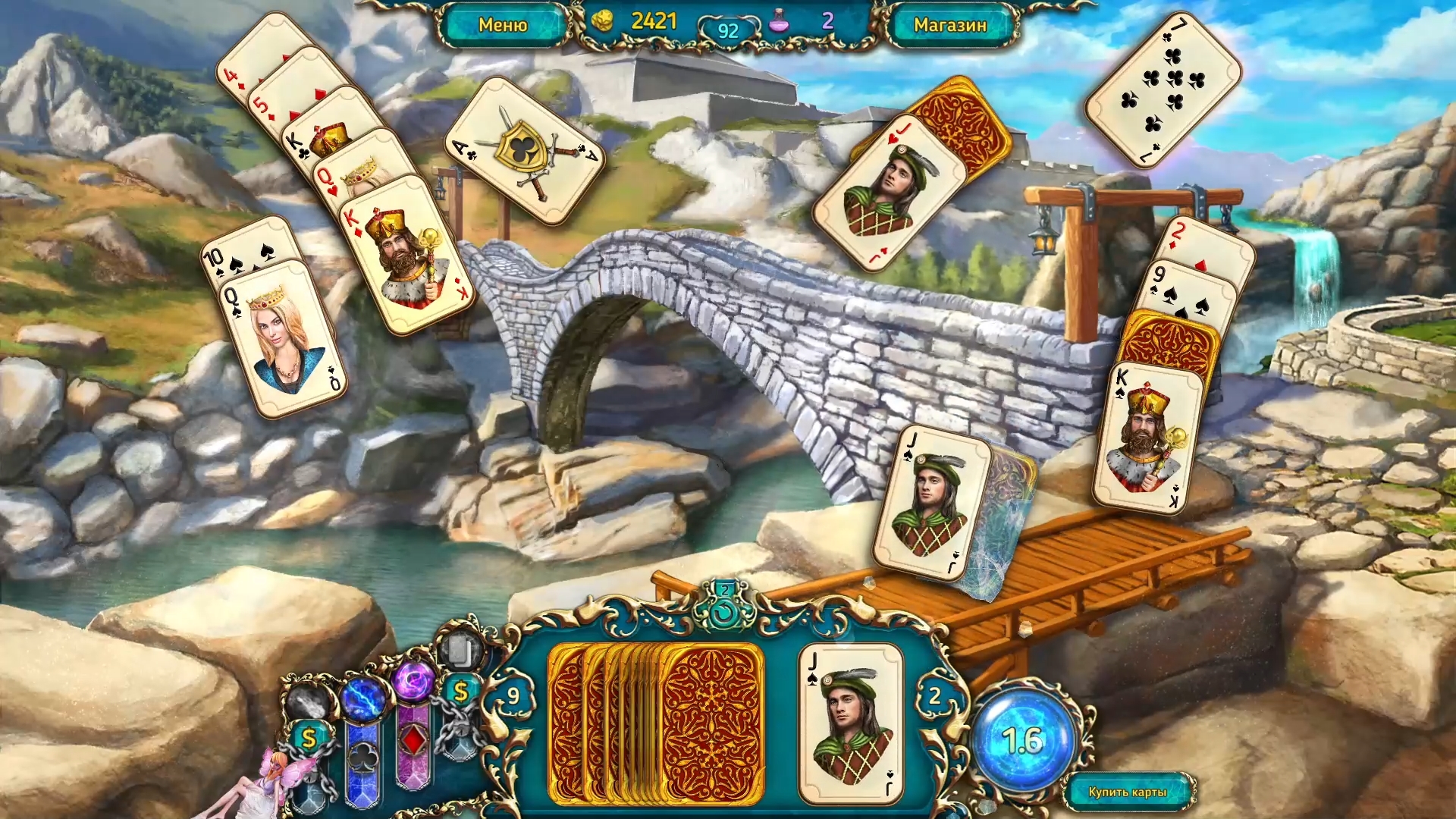The image size is (1456, 819).
Task: Activate the blue lightning spell orb
Action: click(363, 696)
